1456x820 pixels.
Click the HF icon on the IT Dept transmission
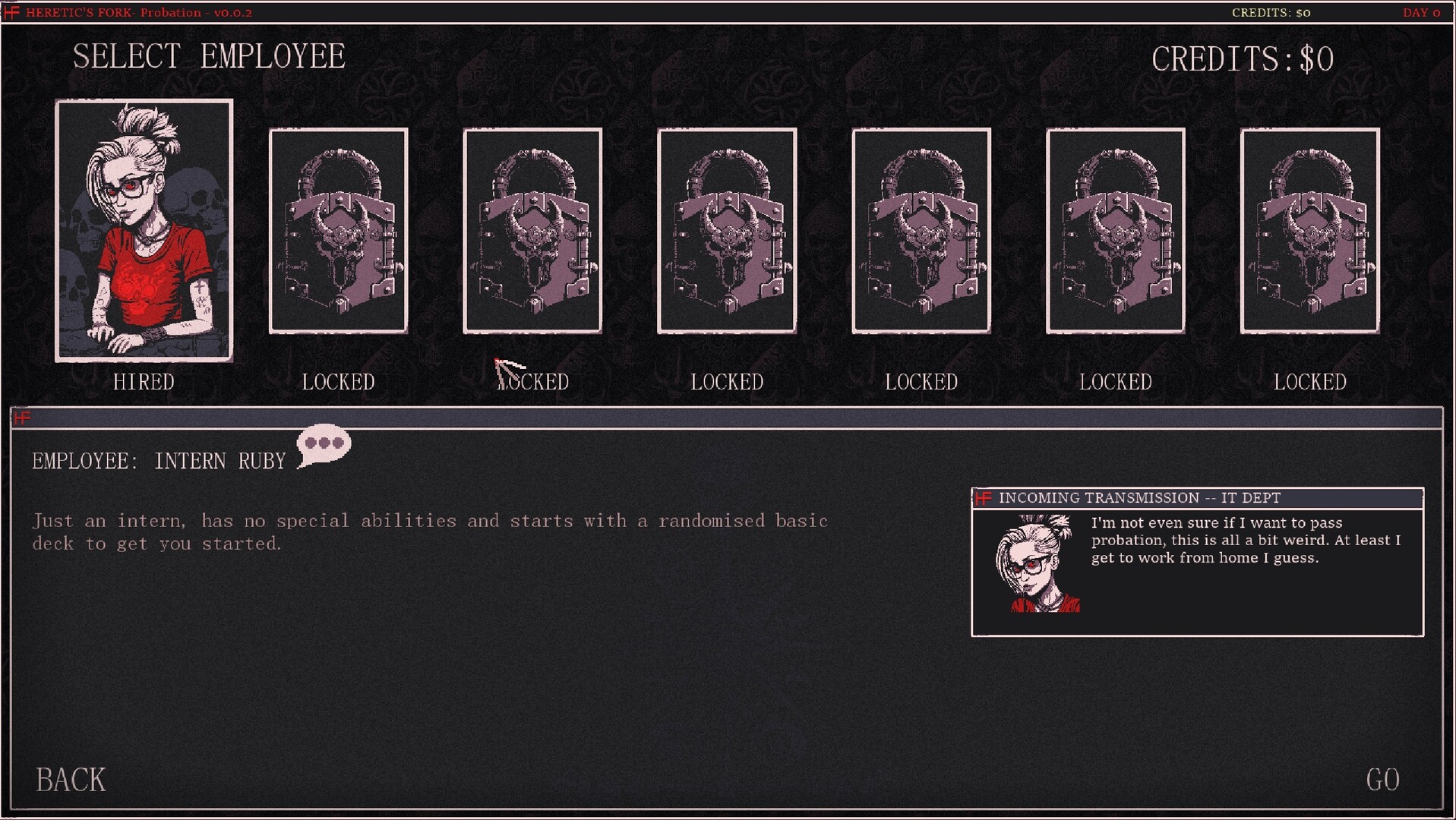click(x=985, y=498)
